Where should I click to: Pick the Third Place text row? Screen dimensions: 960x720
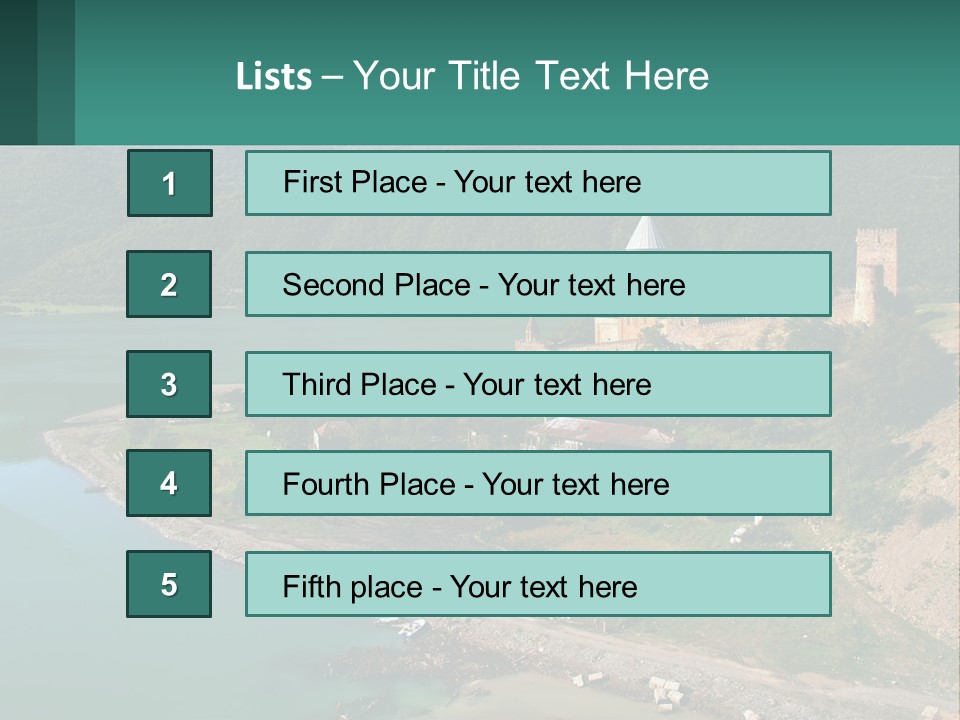tap(538, 384)
